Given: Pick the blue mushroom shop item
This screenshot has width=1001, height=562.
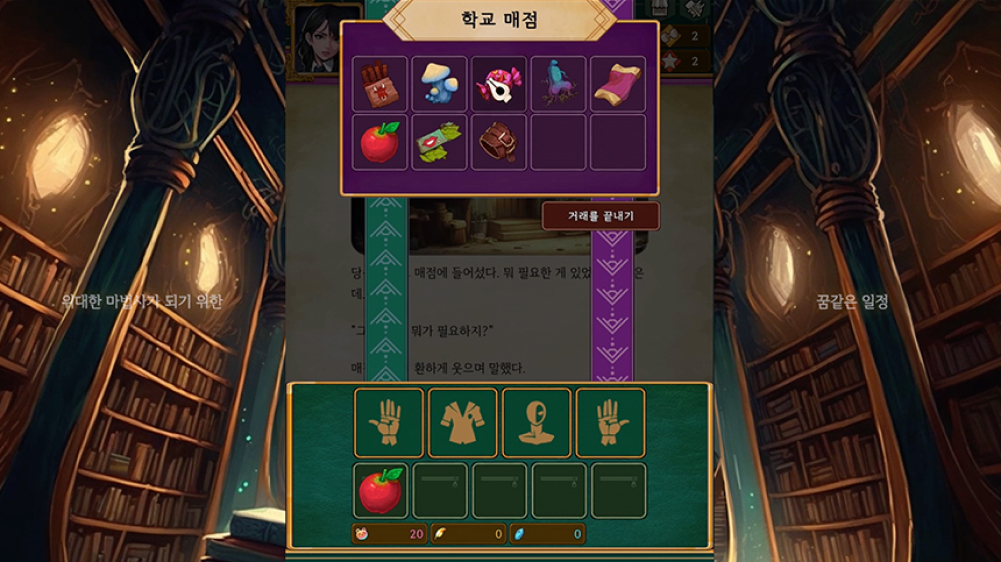Looking at the screenshot, I should (439, 84).
